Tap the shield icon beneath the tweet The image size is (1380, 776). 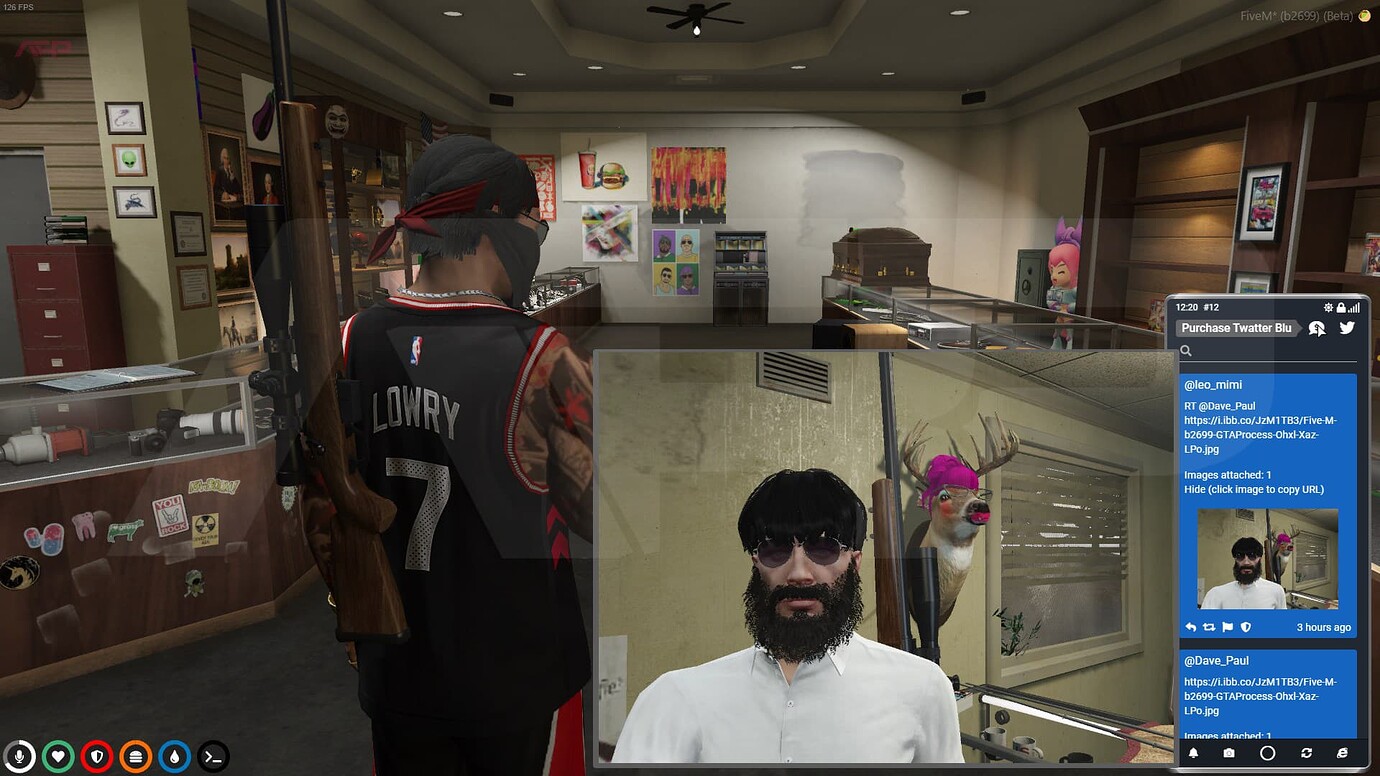click(1246, 627)
